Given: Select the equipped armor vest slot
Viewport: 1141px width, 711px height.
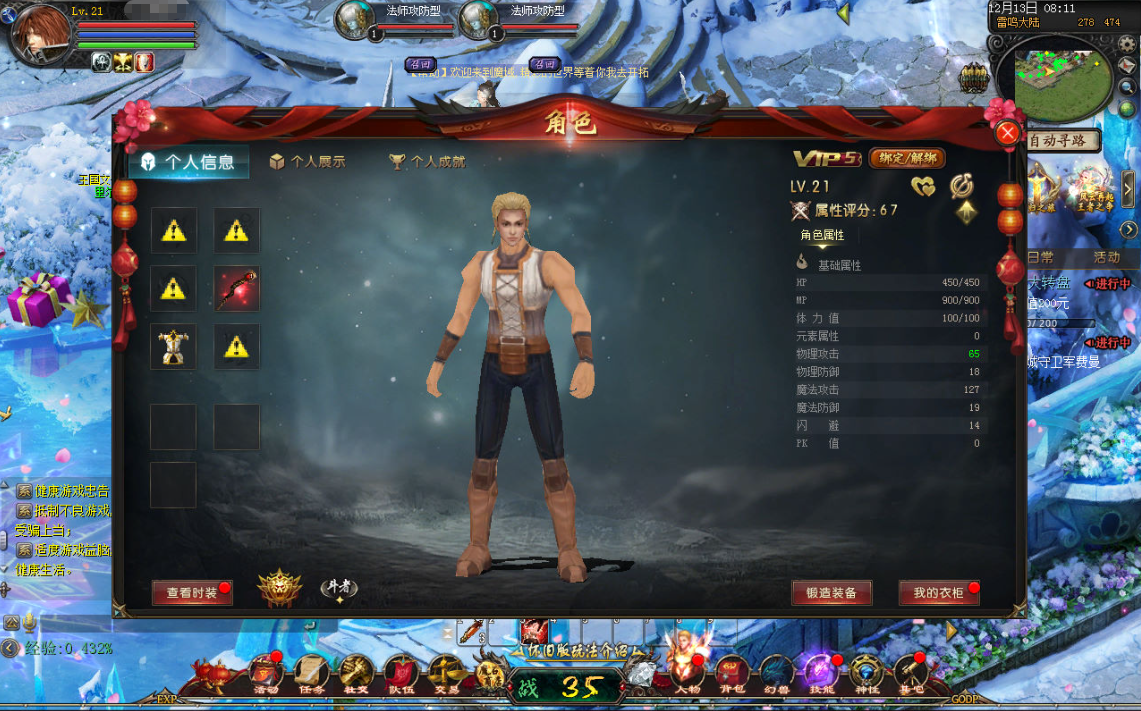Looking at the screenshot, I should tap(174, 346).
